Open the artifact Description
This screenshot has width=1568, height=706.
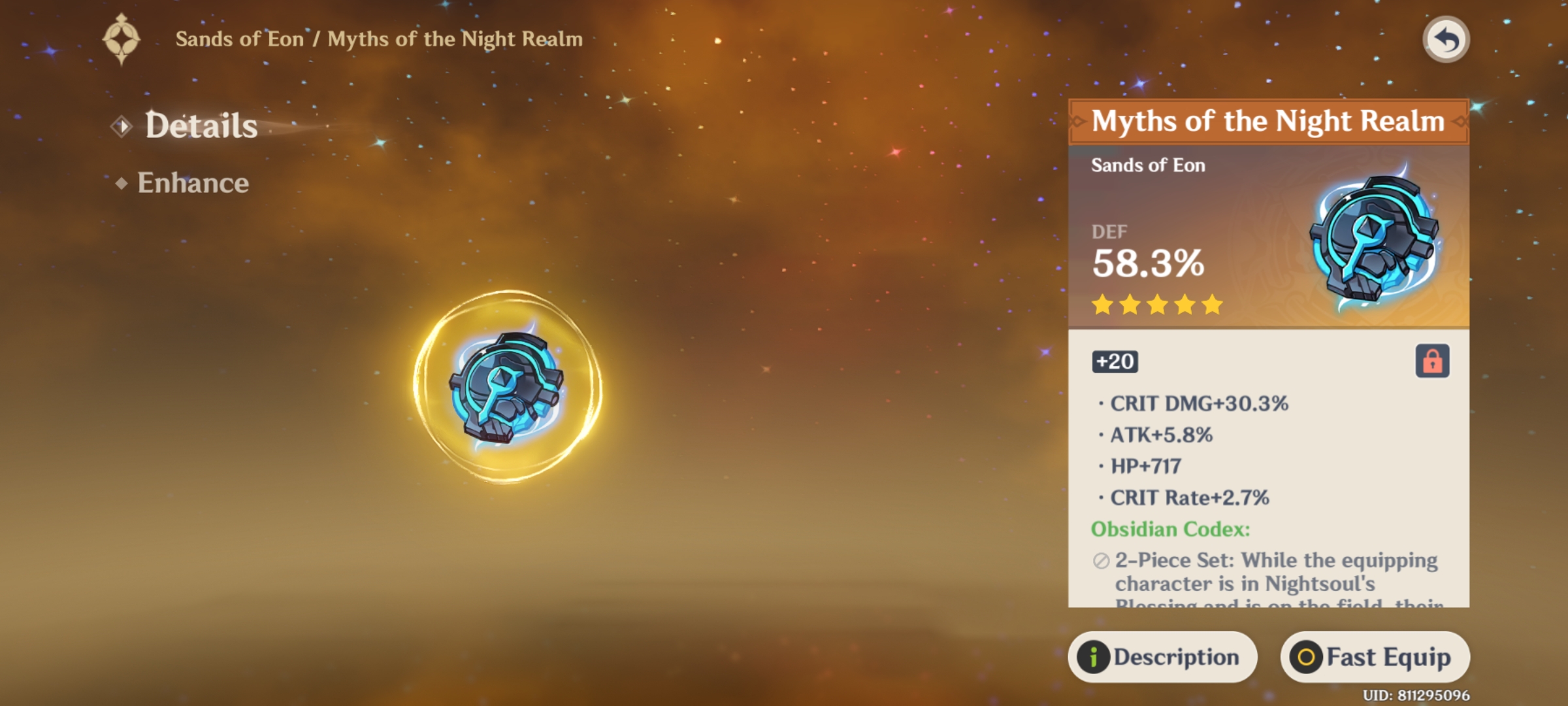1163,656
